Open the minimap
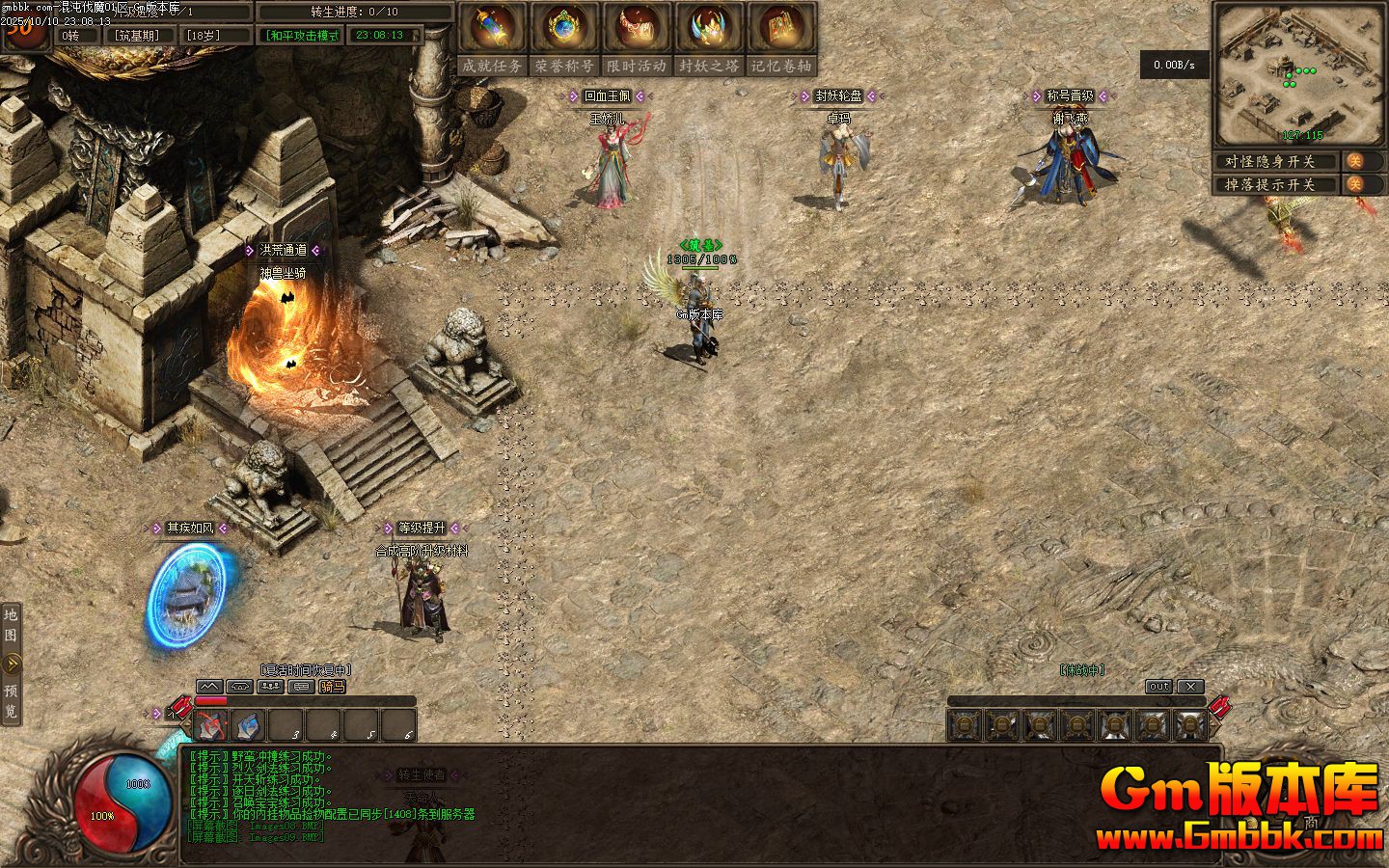 pyautogui.click(x=1297, y=72)
